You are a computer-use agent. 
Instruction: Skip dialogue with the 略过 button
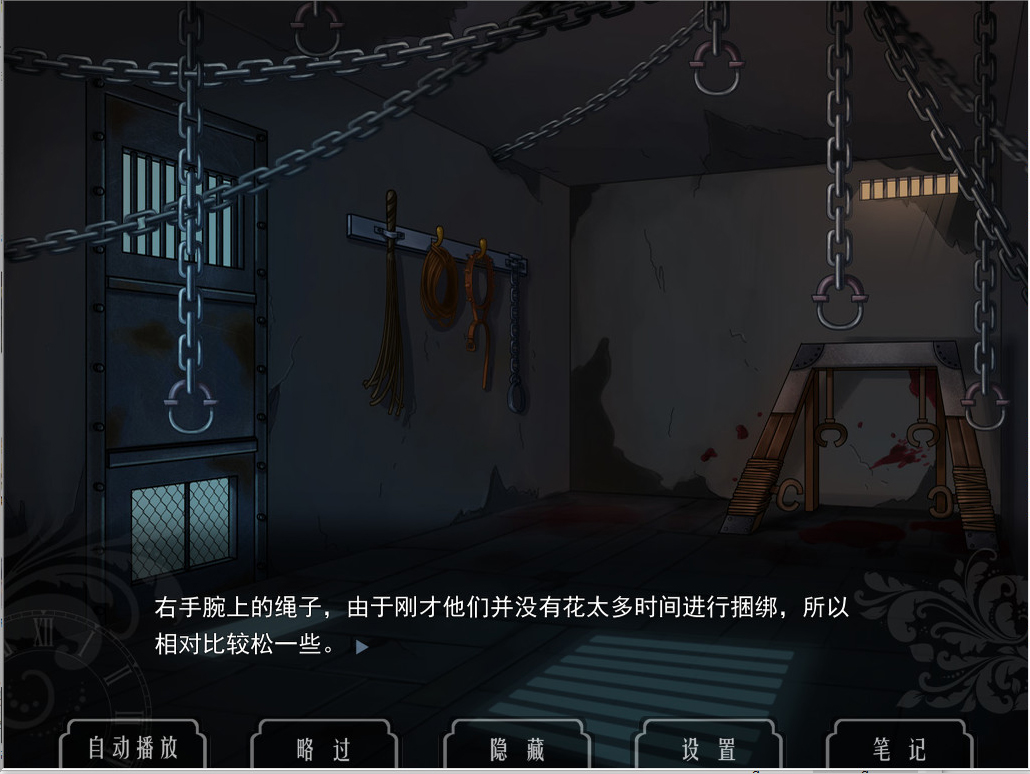point(324,748)
